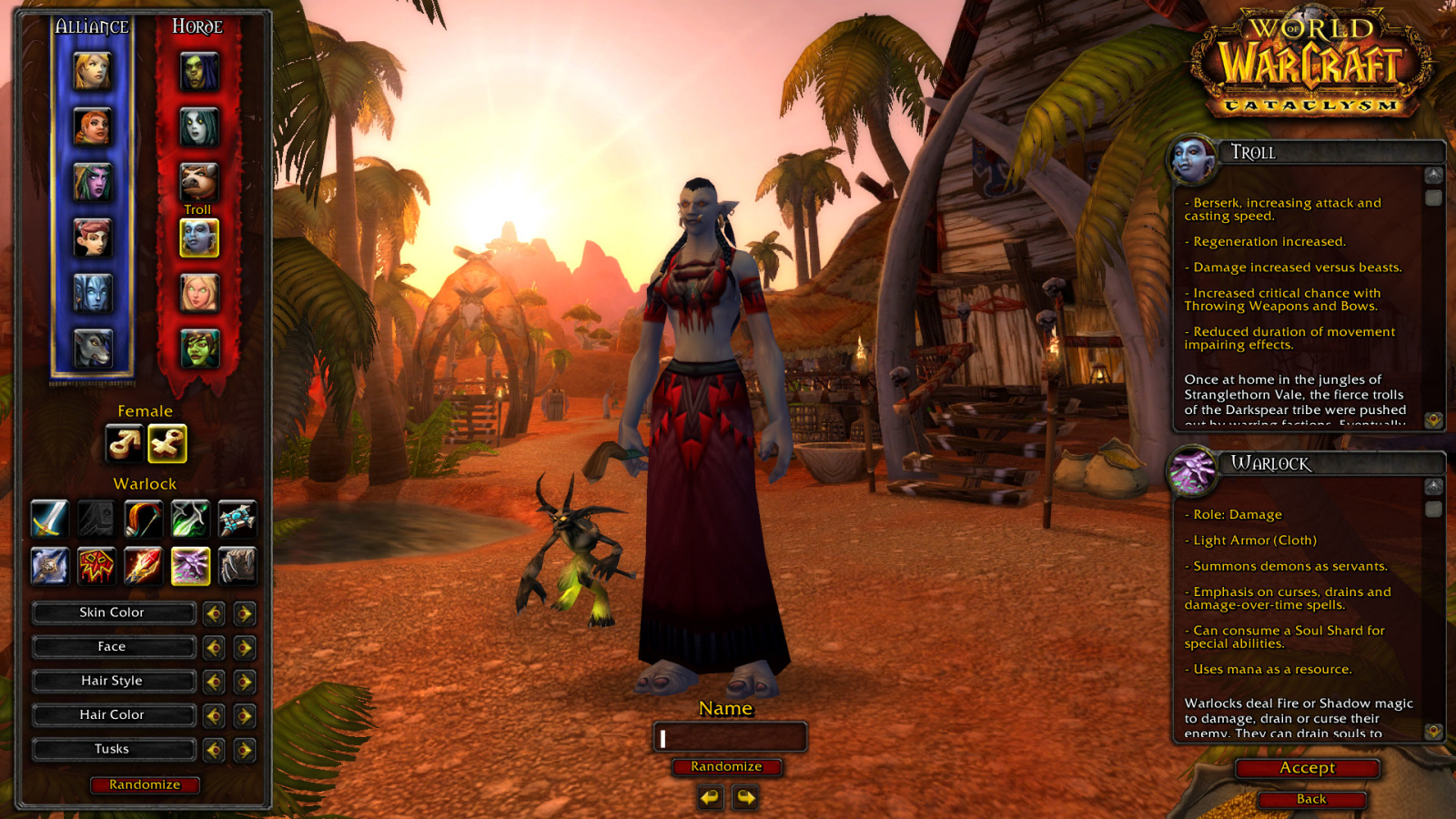1456x819 pixels.
Task: Show previous Face option
Action: coord(214,648)
